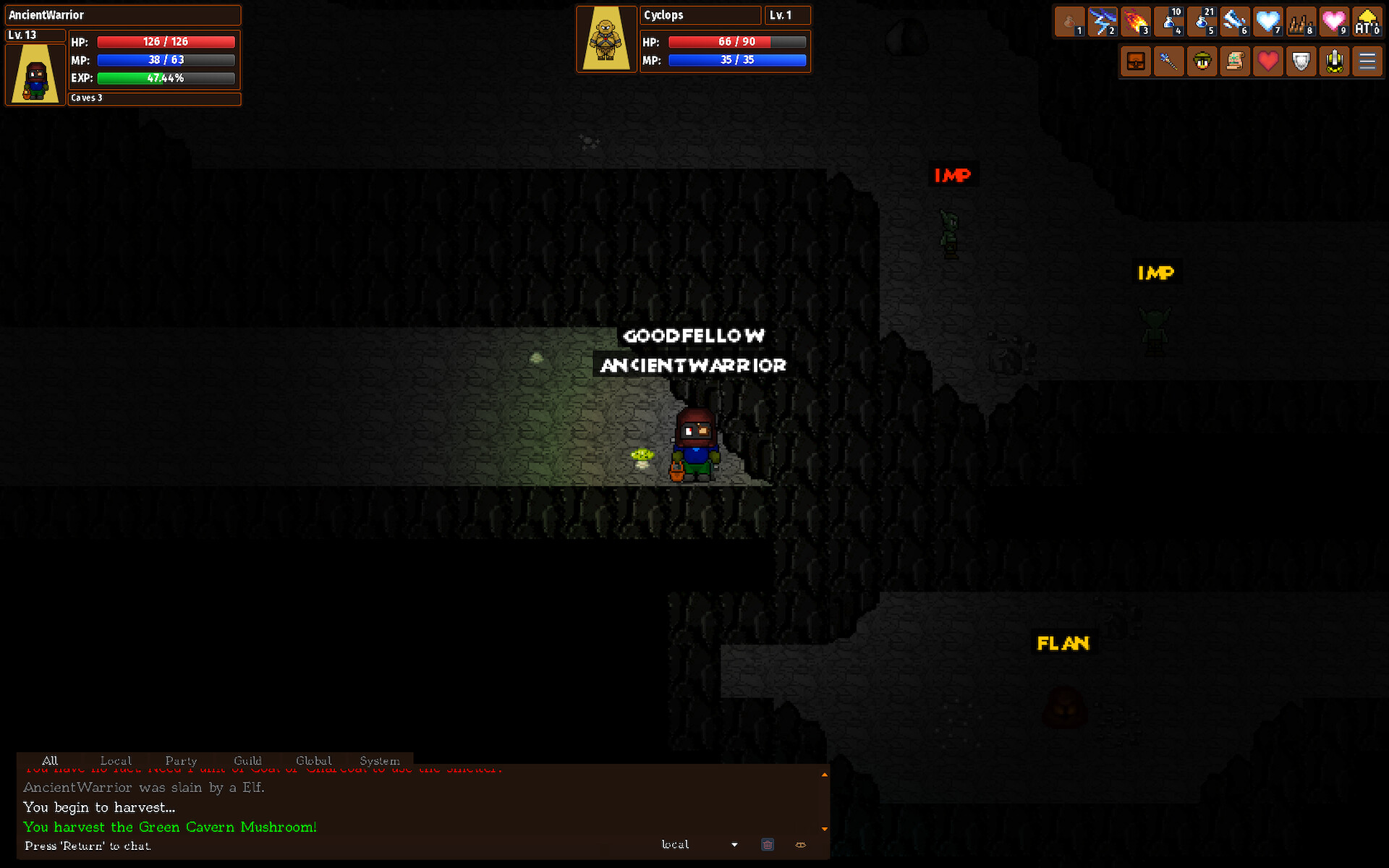This screenshot has width=1389, height=868.
Task: Use the pink heart item in slot 9
Action: 1335,22
